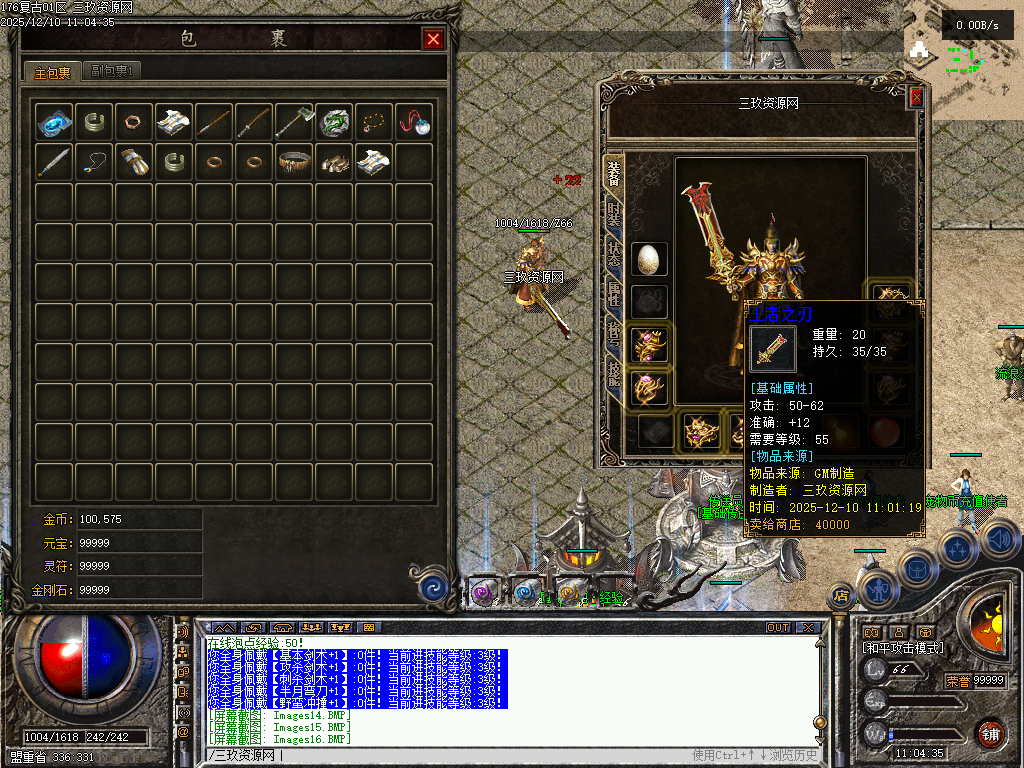
Task: Close the 包裹 inventory window
Action: pyautogui.click(x=433, y=39)
